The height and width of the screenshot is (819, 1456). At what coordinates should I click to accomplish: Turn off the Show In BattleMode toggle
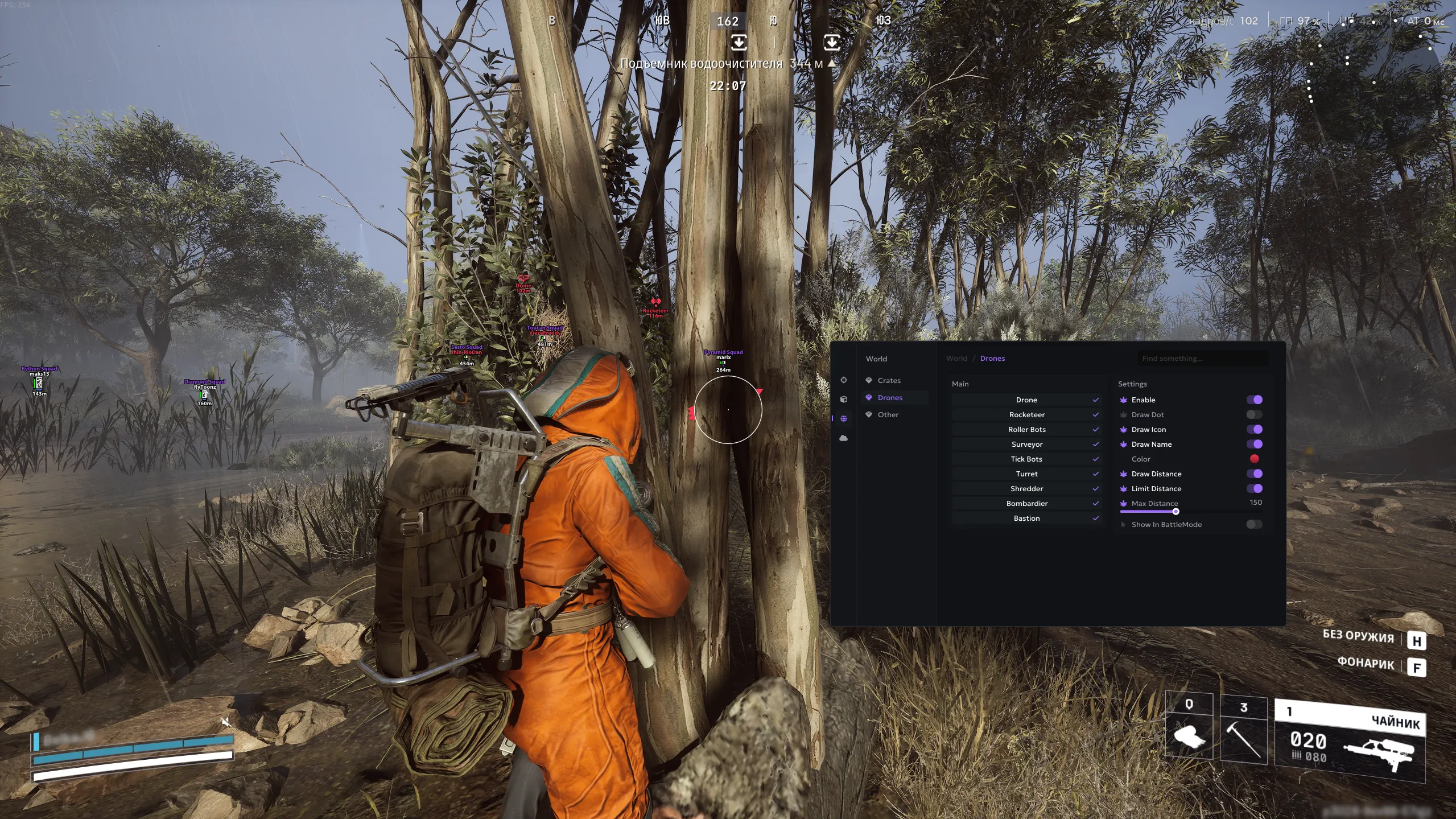click(1254, 524)
